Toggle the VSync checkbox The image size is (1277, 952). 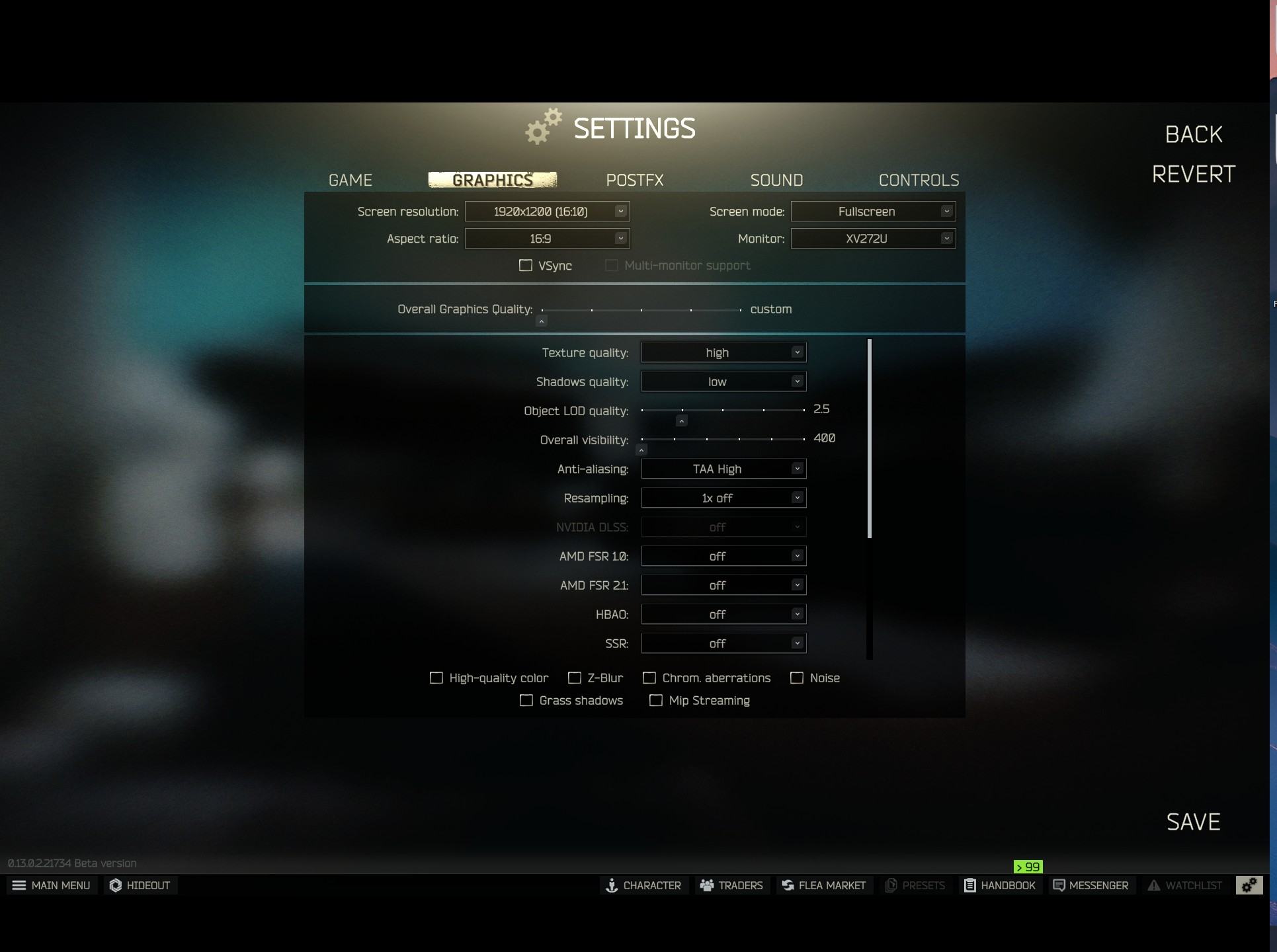click(526, 266)
